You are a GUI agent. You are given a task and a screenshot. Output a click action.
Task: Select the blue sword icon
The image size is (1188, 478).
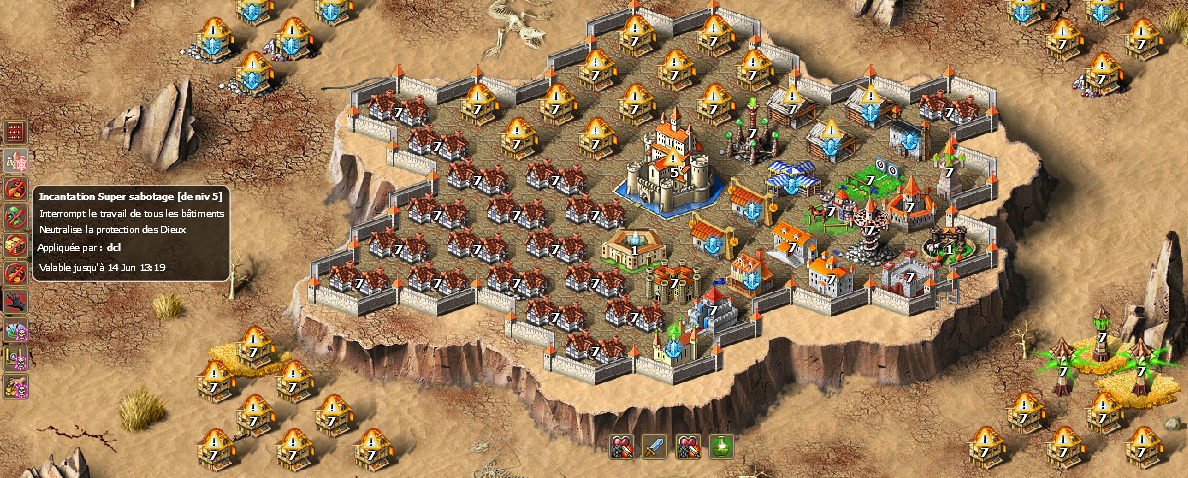click(x=654, y=446)
